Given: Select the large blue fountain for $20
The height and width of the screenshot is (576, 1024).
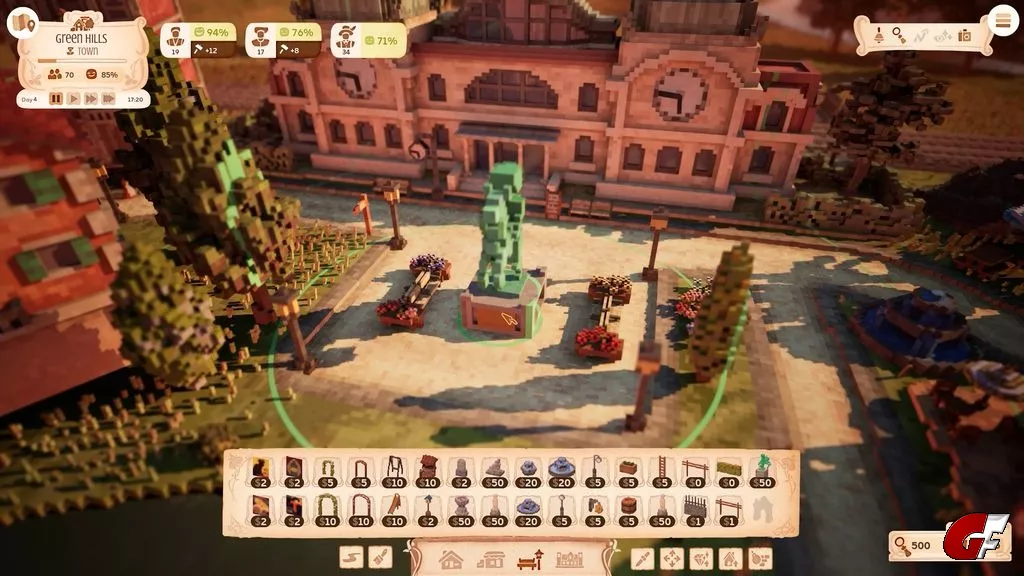Looking at the screenshot, I should pyautogui.click(x=560, y=472).
